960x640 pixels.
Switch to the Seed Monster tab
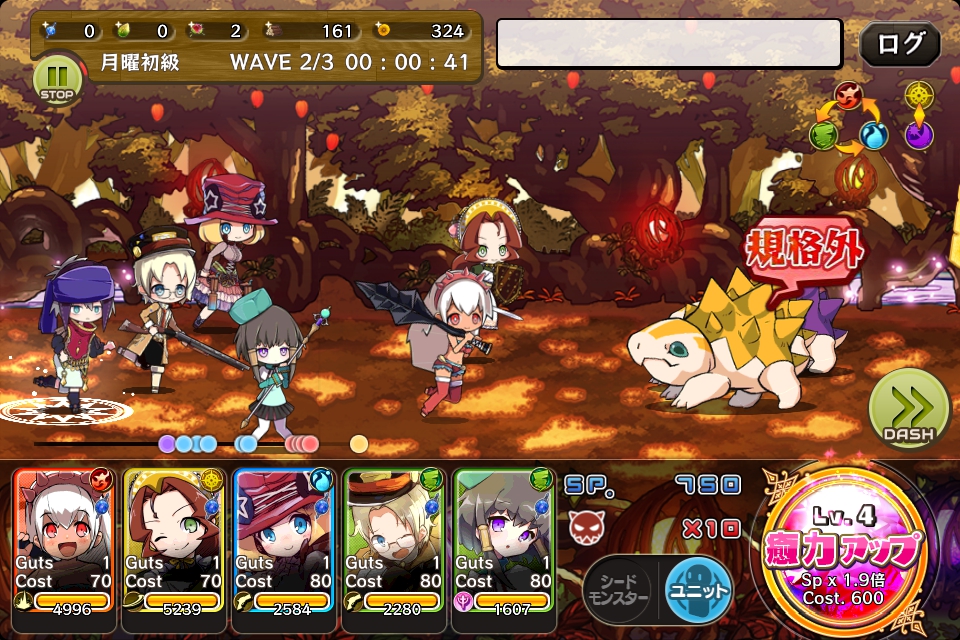tap(617, 589)
